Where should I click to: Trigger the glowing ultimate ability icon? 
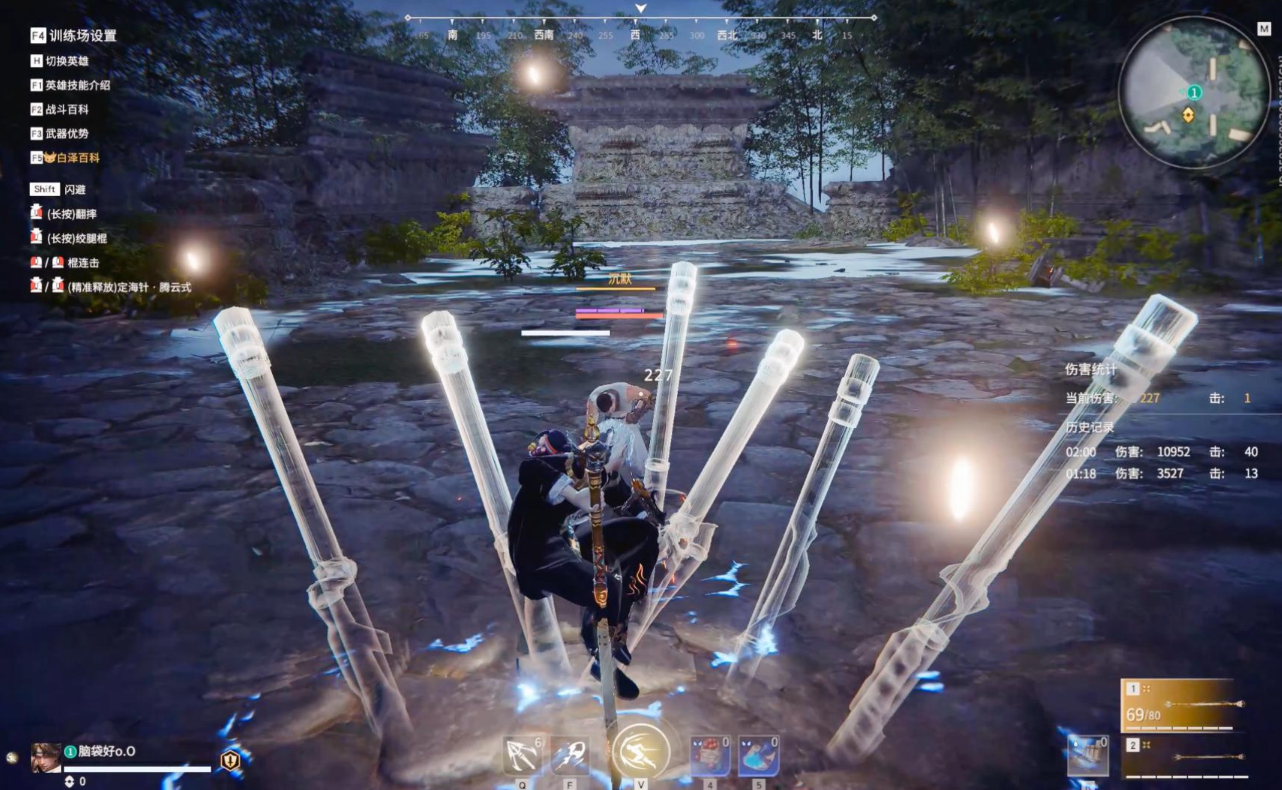coord(640,753)
